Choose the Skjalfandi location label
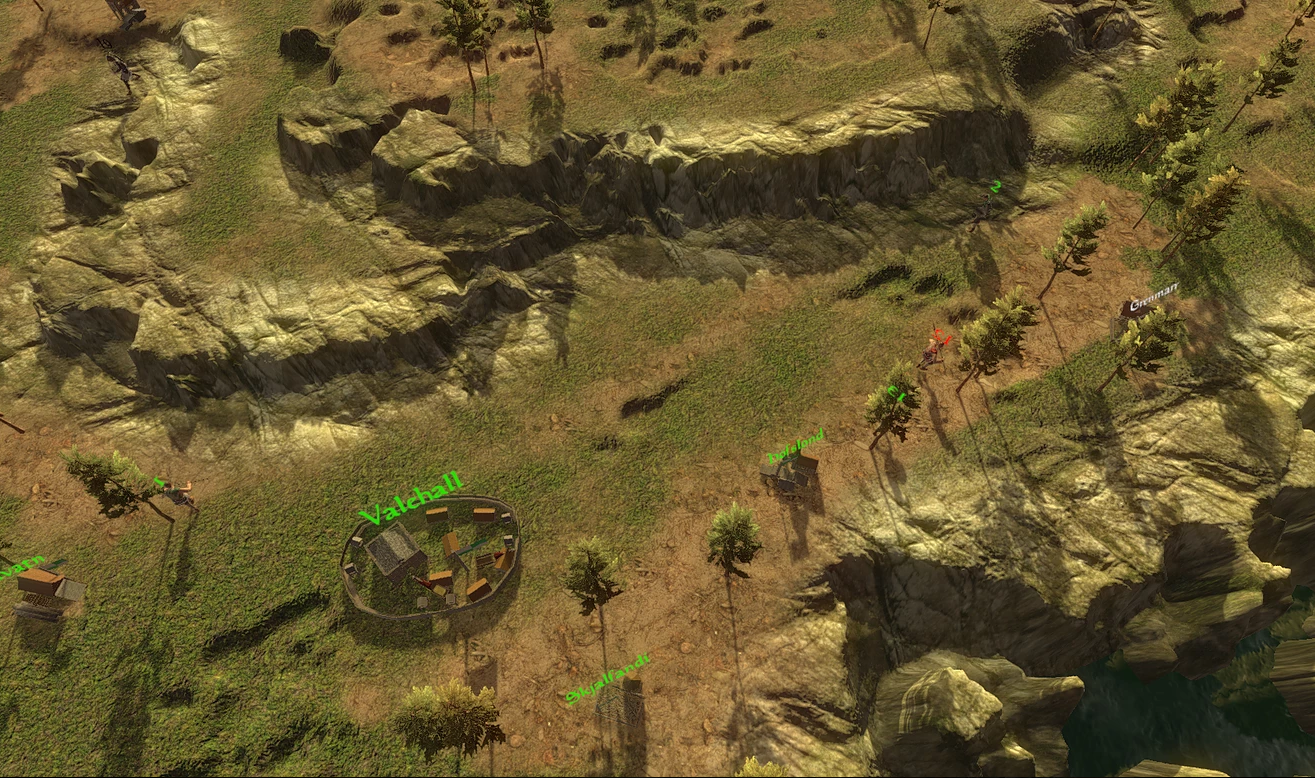Screen dimensions: 1315x778 coord(607,679)
